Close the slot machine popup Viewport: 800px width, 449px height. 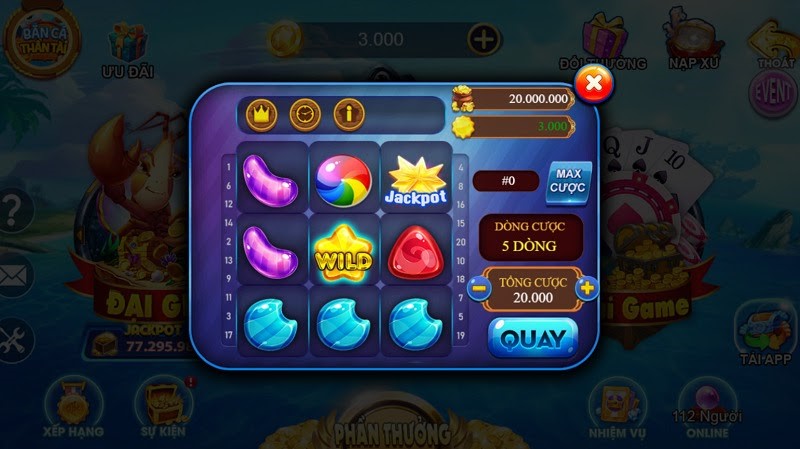pyautogui.click(x=594, y=83)
